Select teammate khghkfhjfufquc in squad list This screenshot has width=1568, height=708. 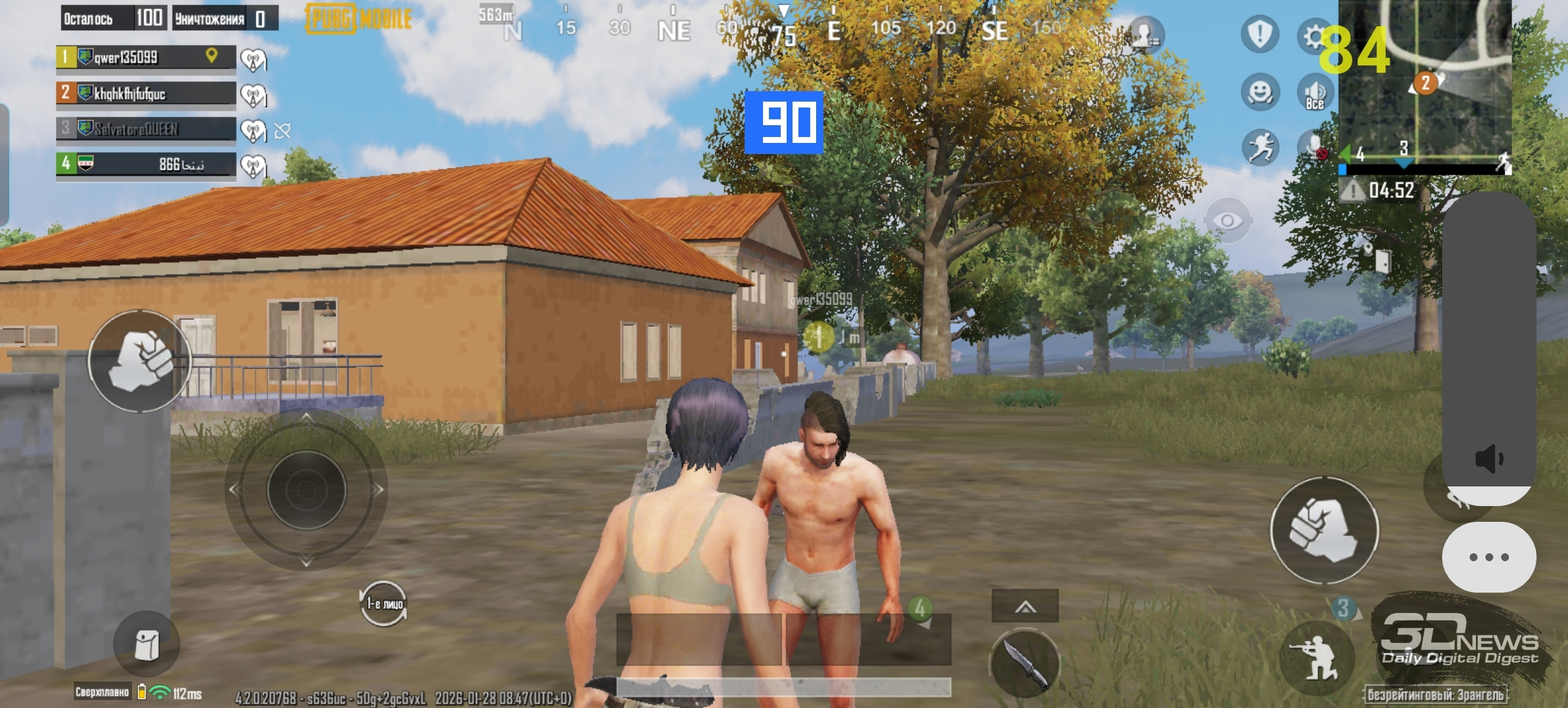(x=146, y=93)
